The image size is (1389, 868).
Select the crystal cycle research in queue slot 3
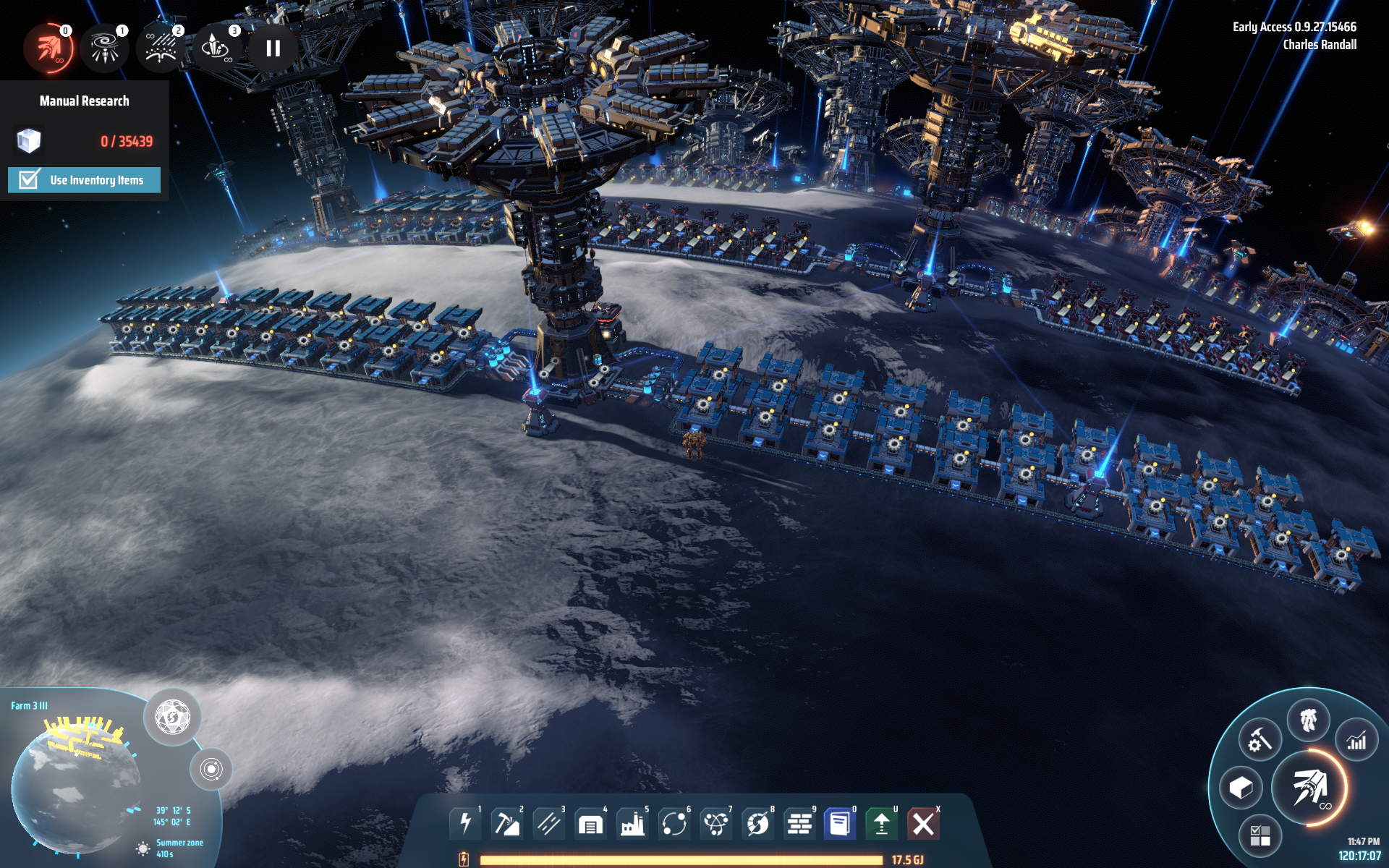(x=216, y=48)
